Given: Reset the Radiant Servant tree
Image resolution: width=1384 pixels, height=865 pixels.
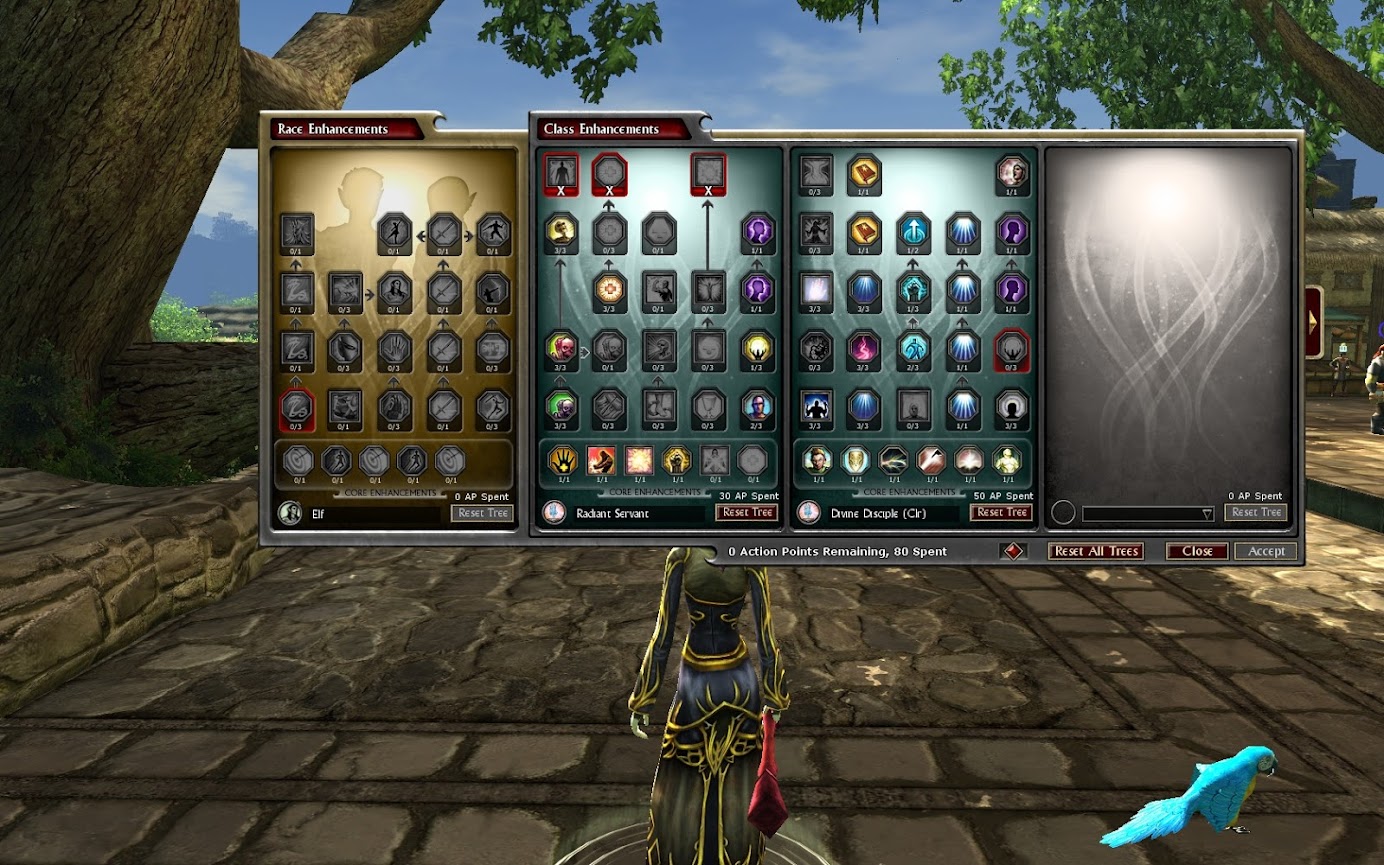Looking at the screenshot, I should coord(746,512).
